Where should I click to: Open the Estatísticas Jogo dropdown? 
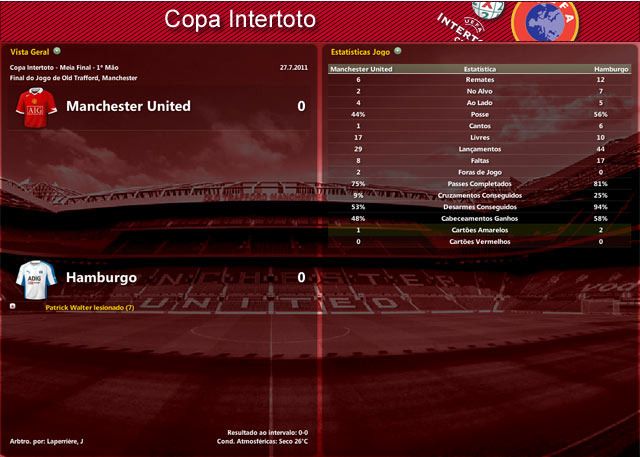(397, 50)
